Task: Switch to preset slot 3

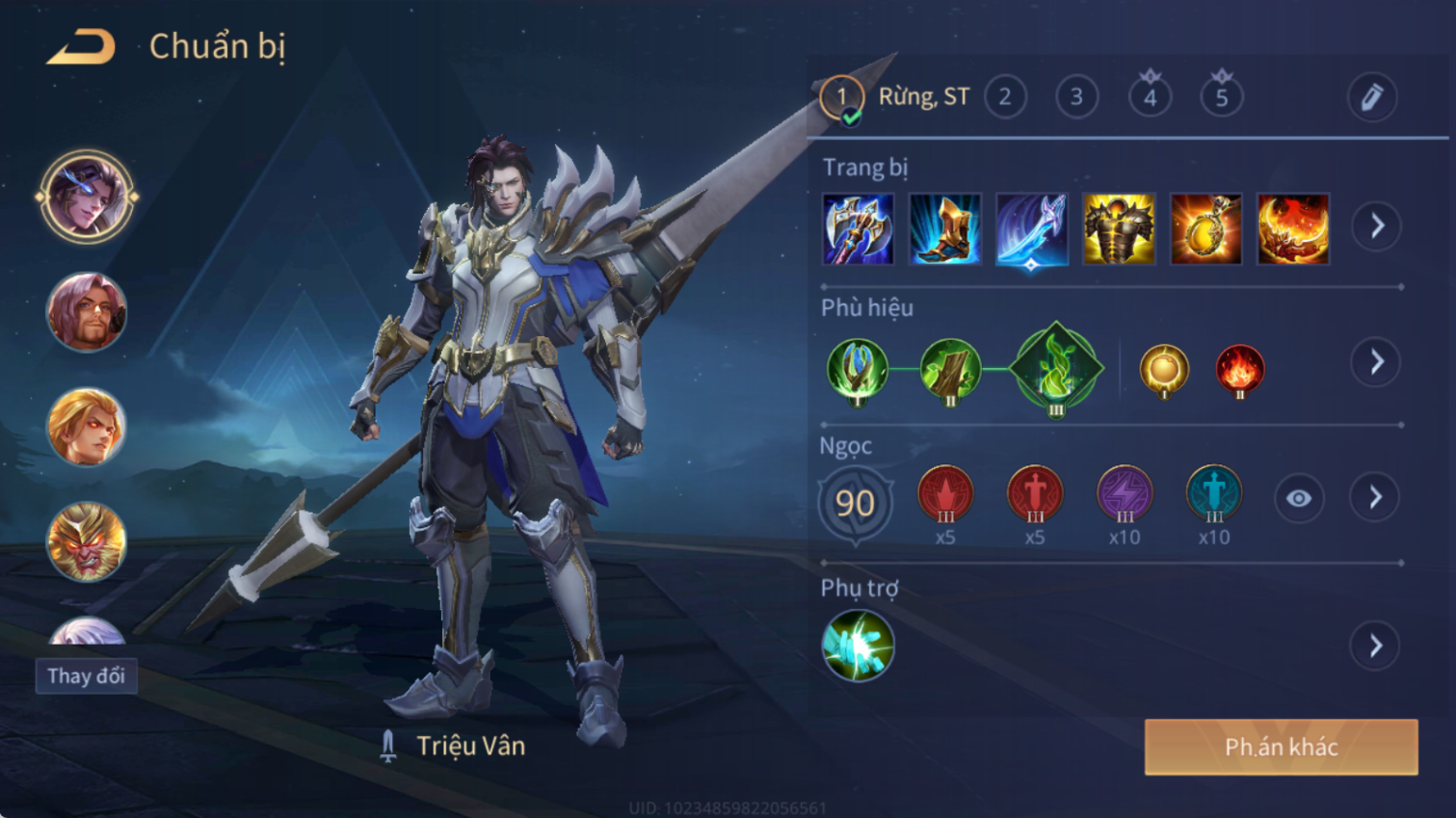Action: [x=1076, y=97]
